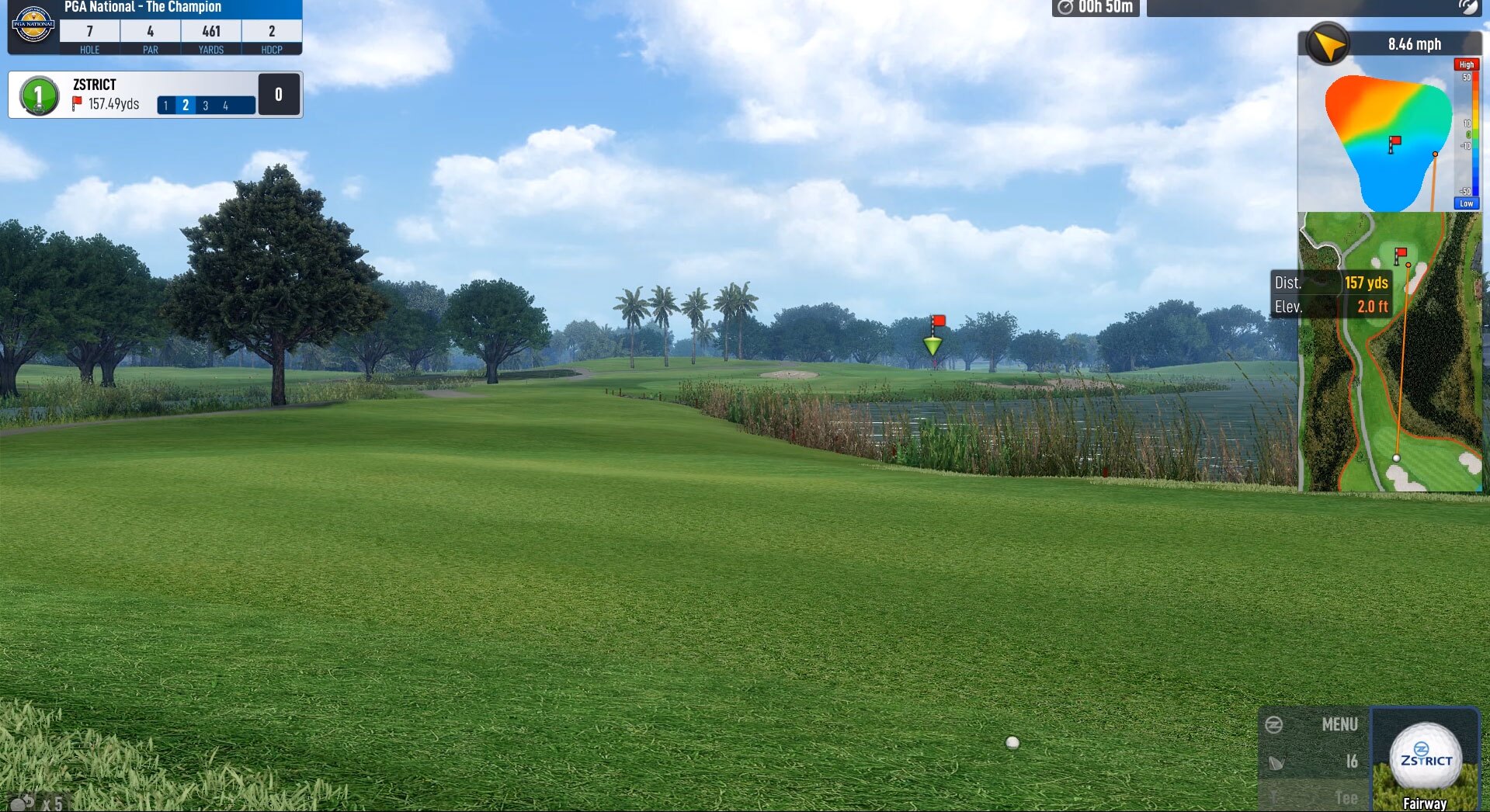Click the Dist. and Elev. info box
Image resolution: width=1490 pixels, height=812 pixels.
[1331, 294]
